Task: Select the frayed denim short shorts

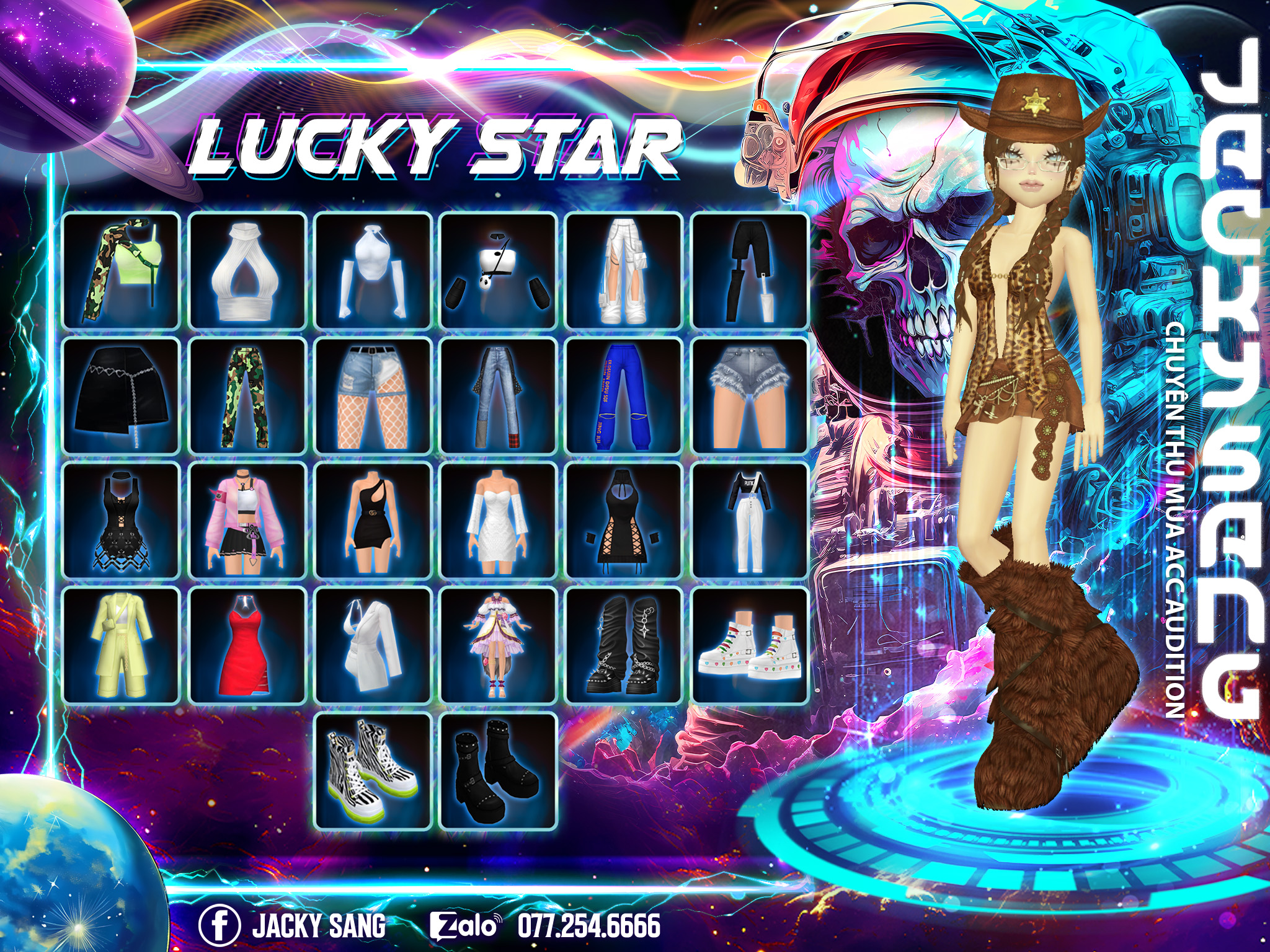Action: 750,396
